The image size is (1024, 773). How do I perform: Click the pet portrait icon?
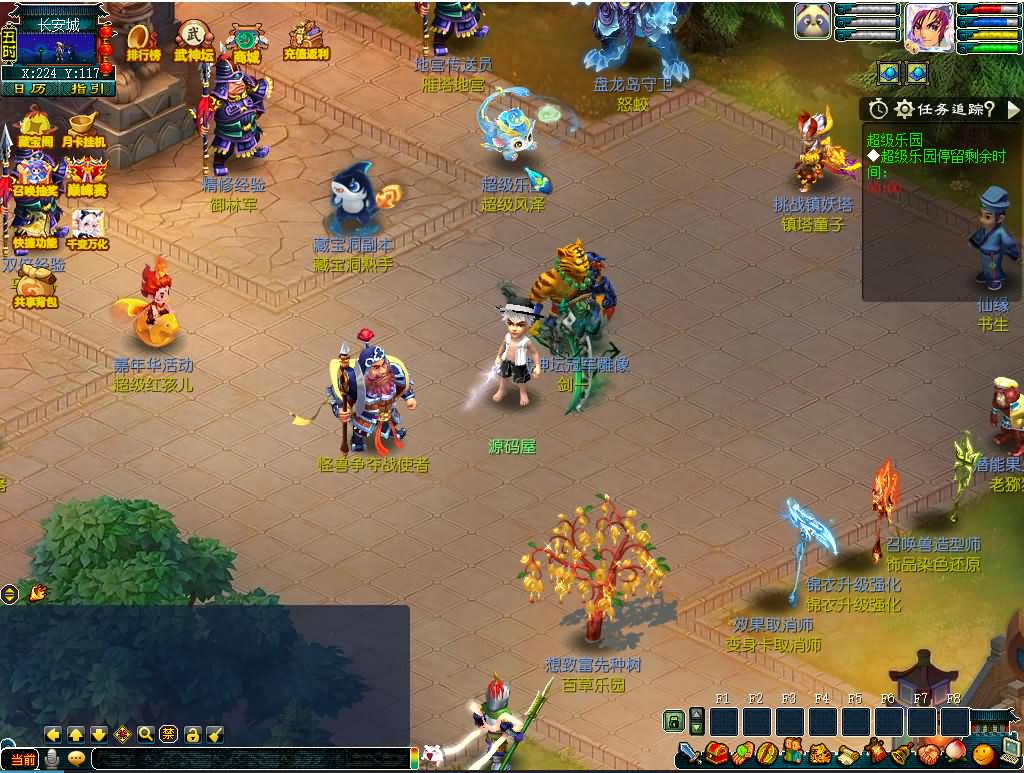coord(812,22)
